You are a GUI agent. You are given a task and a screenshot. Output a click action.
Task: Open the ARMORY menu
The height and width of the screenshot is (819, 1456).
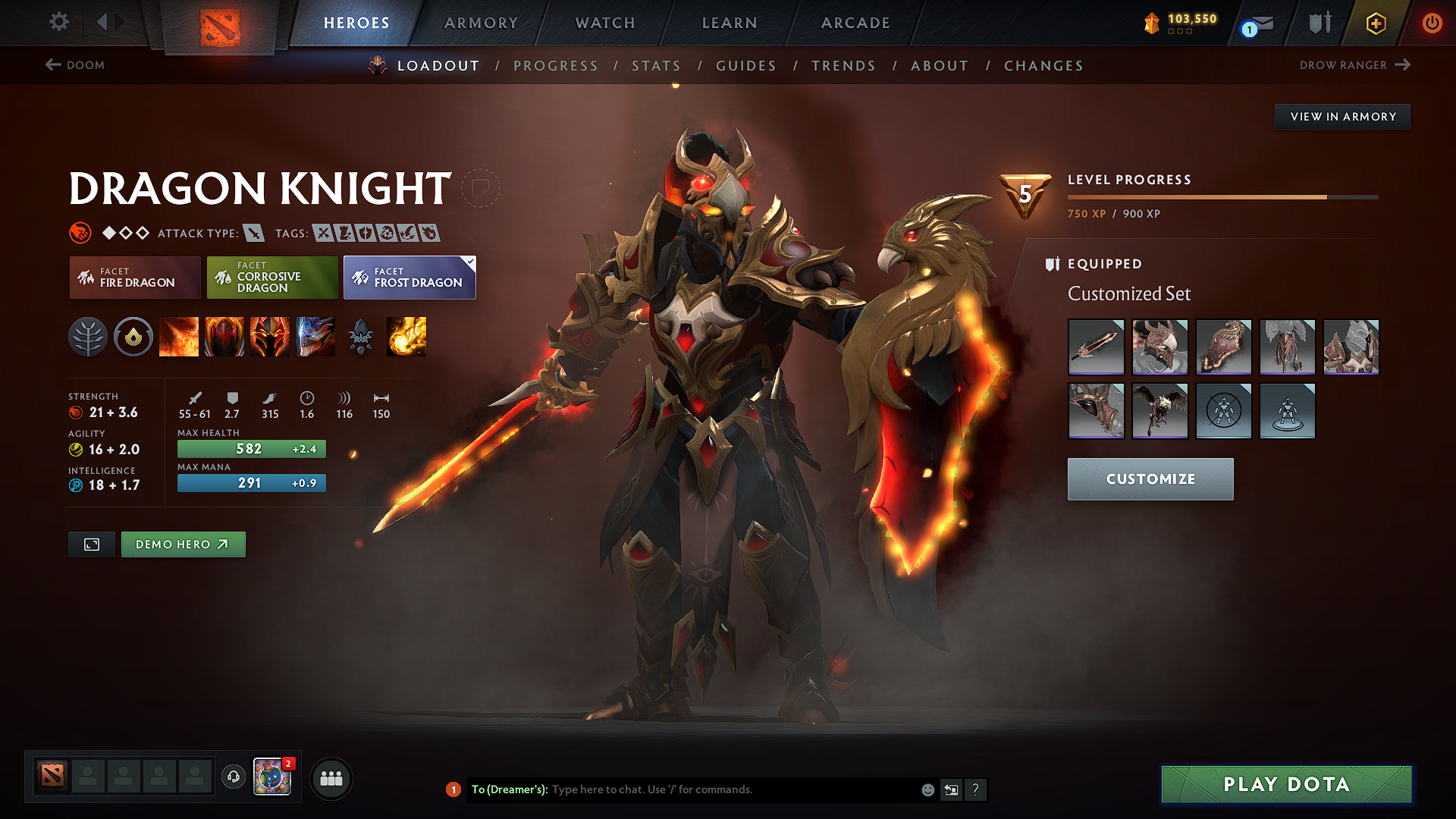point(481,23)
